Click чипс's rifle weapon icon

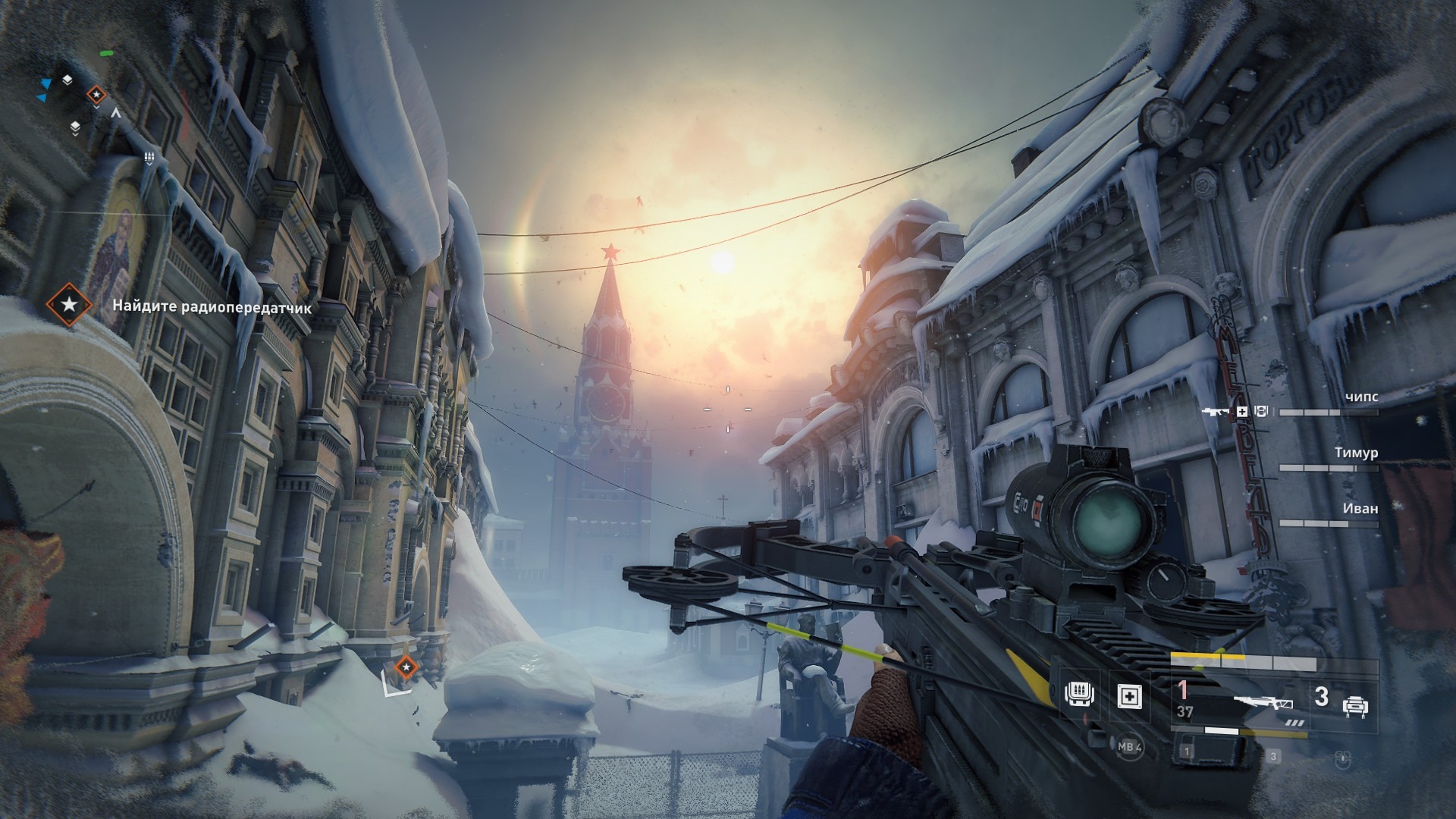point(1216,411)
